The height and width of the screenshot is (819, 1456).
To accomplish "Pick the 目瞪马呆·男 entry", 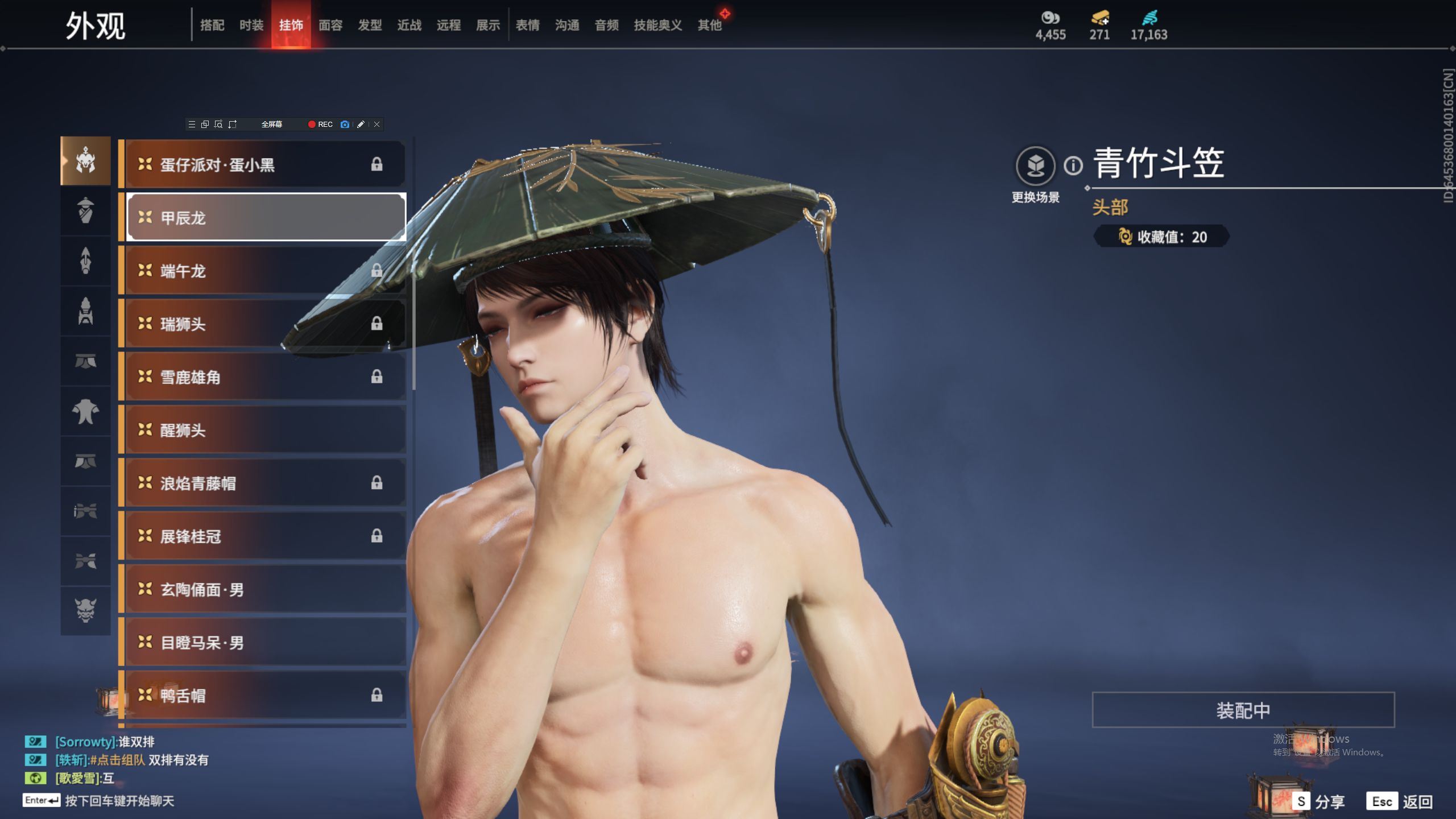I will [266, 643].
